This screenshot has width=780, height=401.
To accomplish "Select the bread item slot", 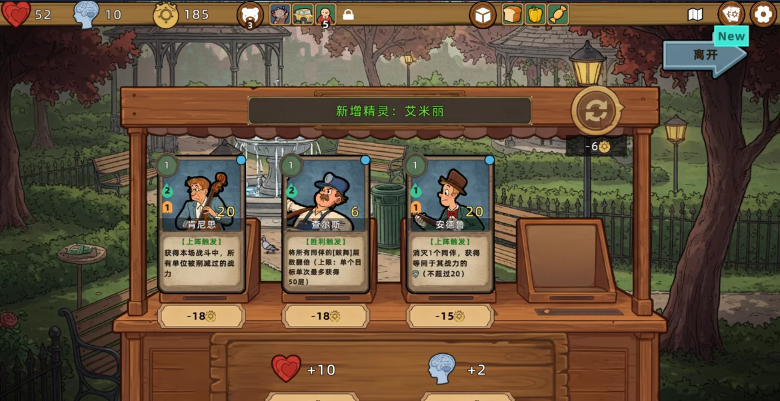I will point(512,14).
